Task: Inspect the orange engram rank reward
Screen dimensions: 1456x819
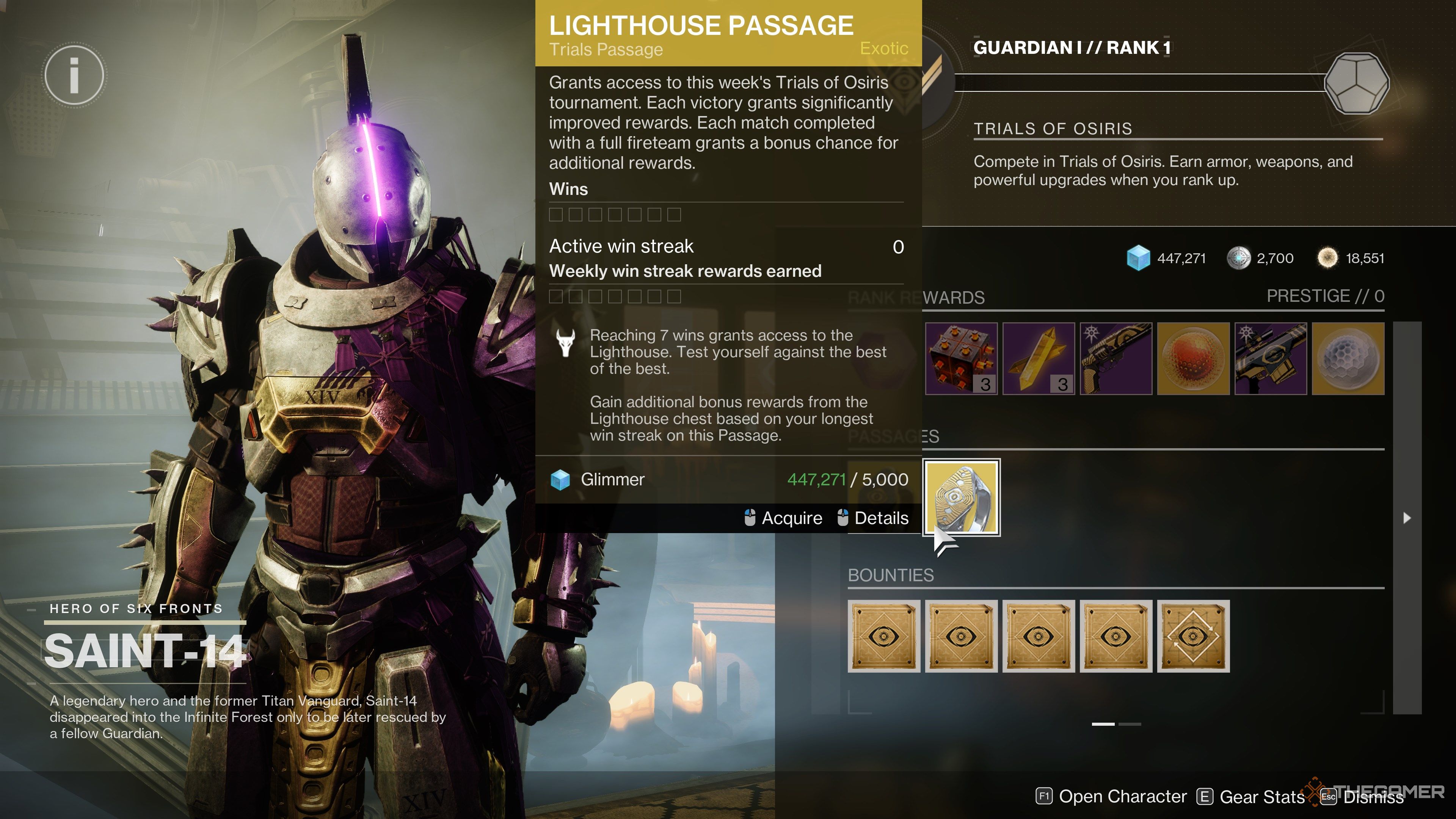Action: [1193, 358]
